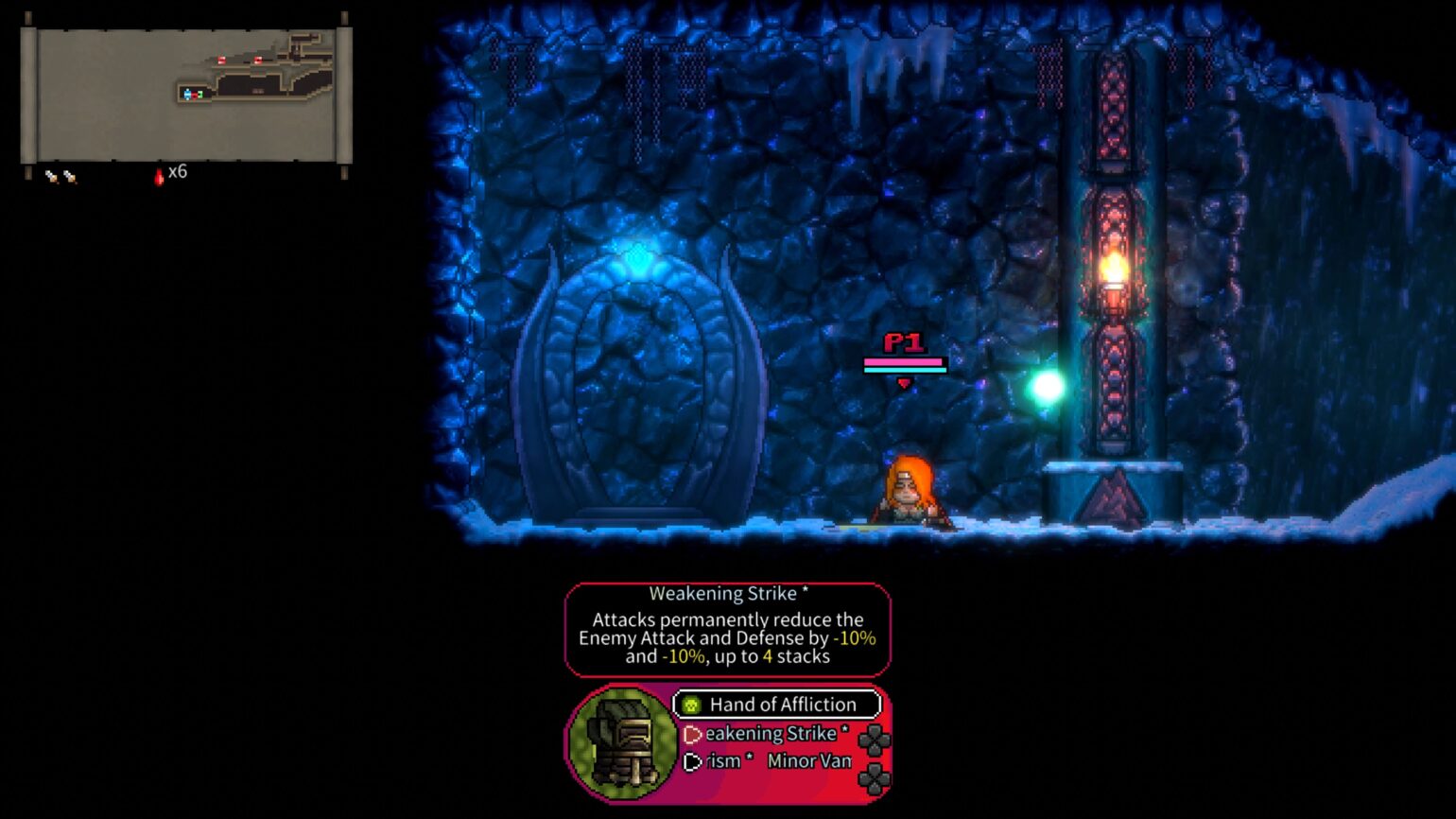Click the red flame counter icon showing x6
Viewport: 1456px width, 819px height.
[x=159, y=175]
